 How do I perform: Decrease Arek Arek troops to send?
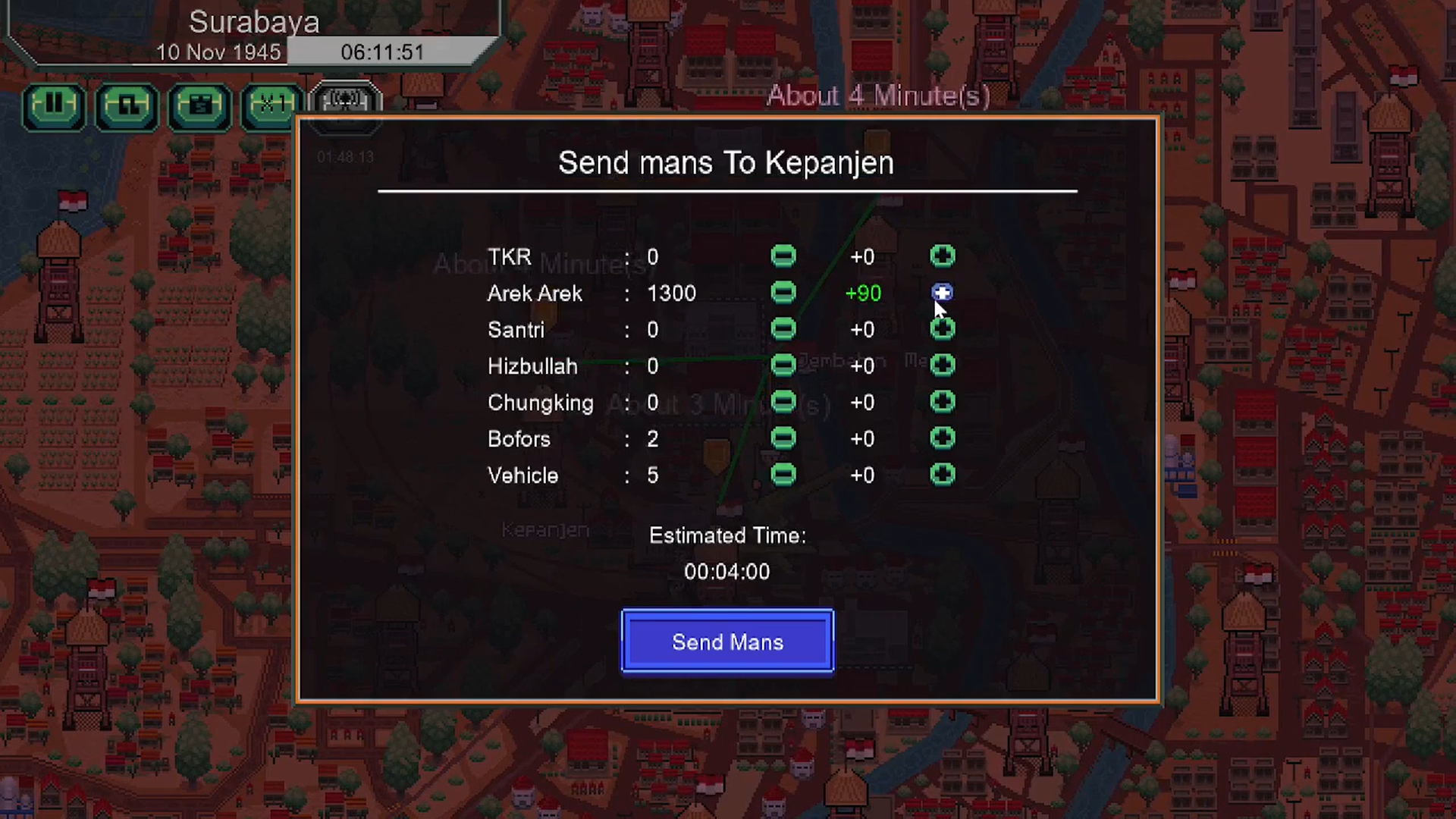pos(783,293)
